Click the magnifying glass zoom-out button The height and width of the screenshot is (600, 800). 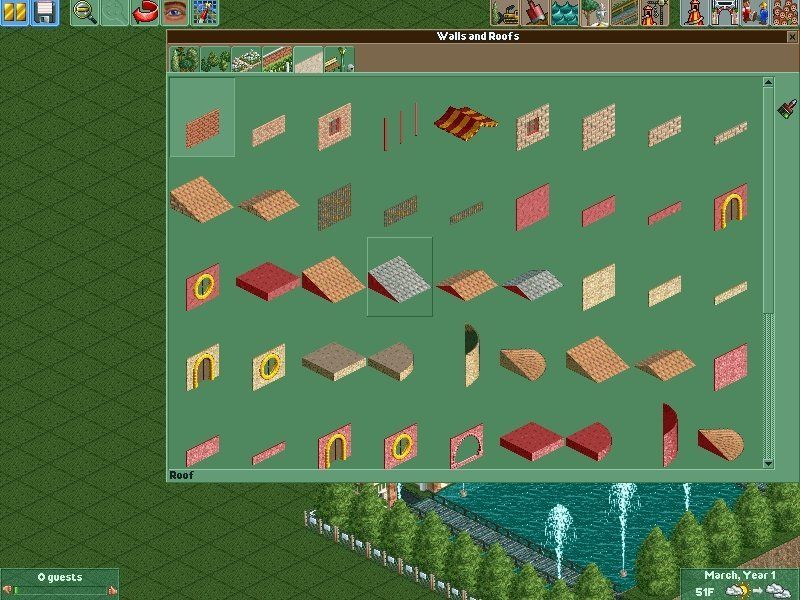[x=85, y=13]
